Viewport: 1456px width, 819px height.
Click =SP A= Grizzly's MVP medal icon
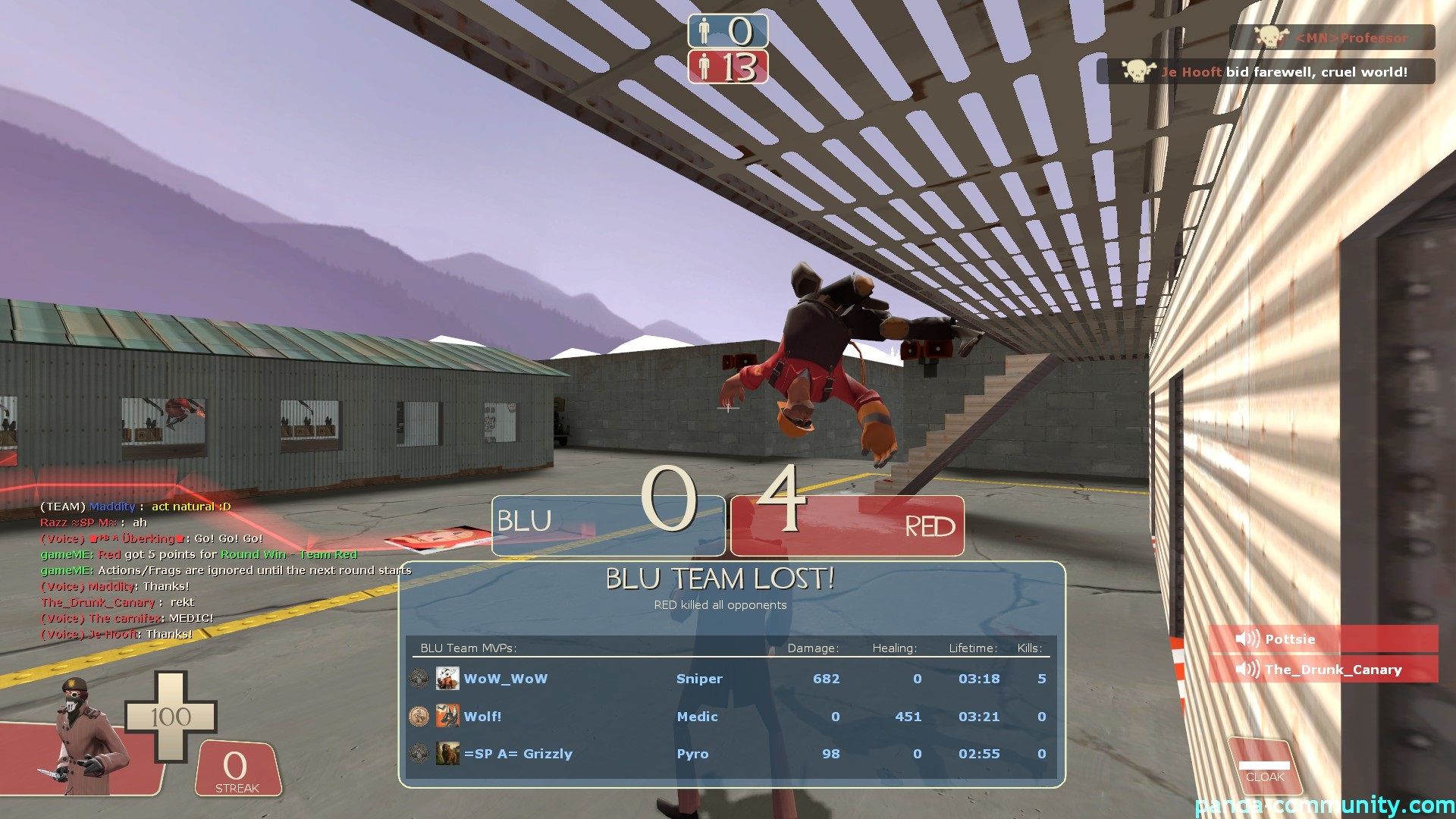[x=418, y=753]
